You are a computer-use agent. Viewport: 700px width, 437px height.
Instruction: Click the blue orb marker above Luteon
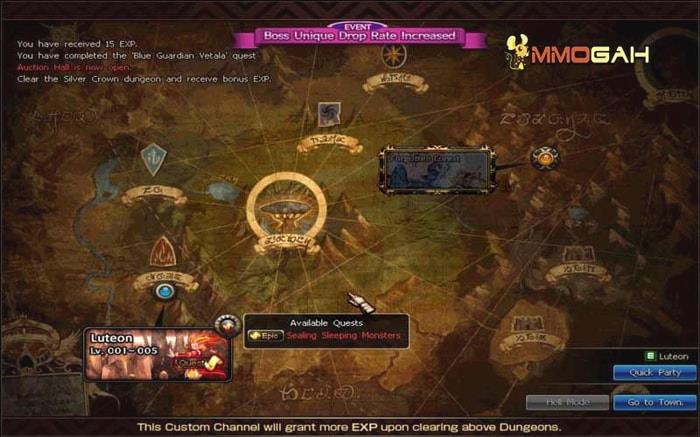click(165, 291)
